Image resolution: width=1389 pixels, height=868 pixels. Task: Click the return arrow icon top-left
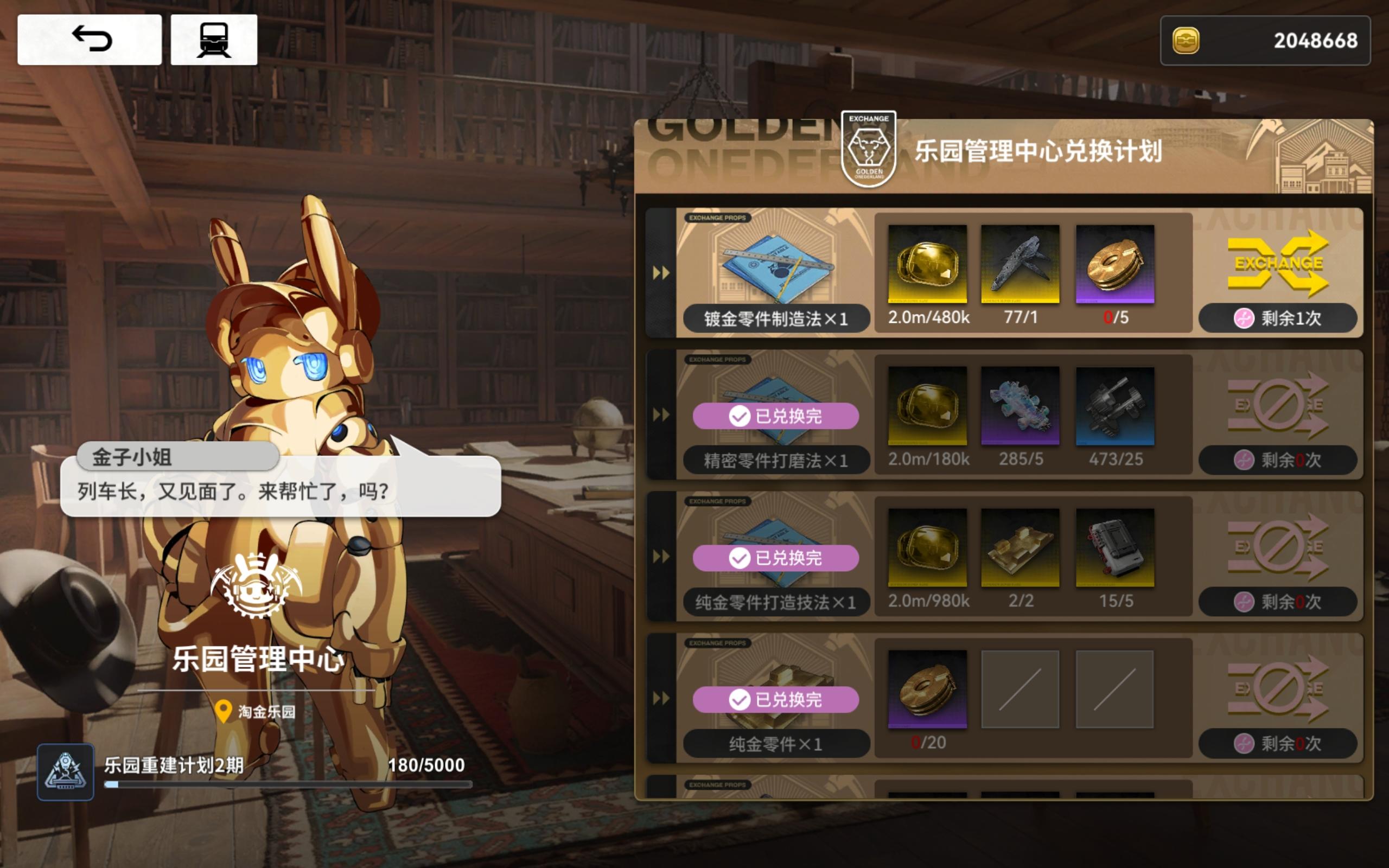(x=92, y=39)
